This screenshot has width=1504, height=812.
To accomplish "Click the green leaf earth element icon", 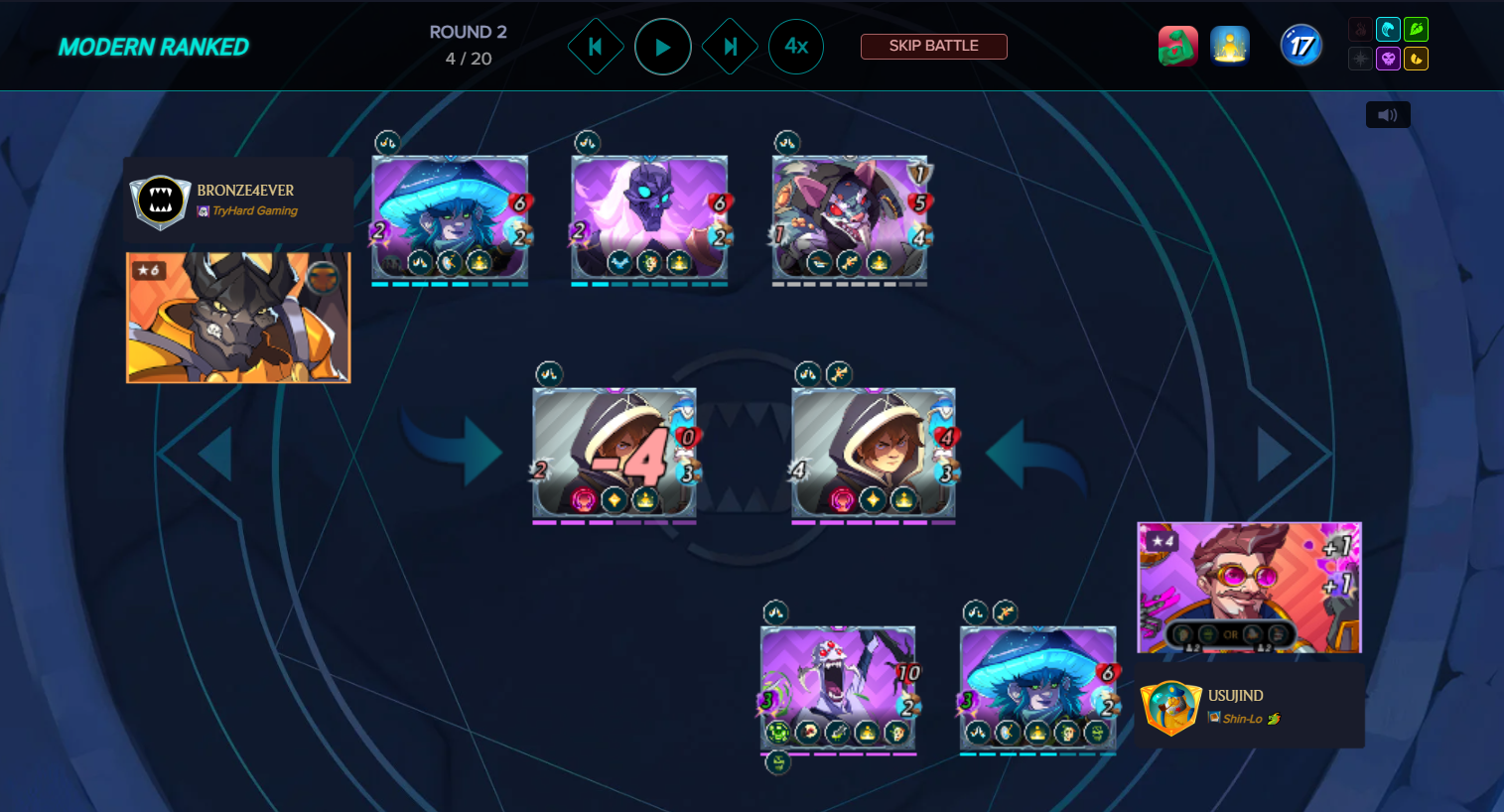I will tap(1416, 30).
